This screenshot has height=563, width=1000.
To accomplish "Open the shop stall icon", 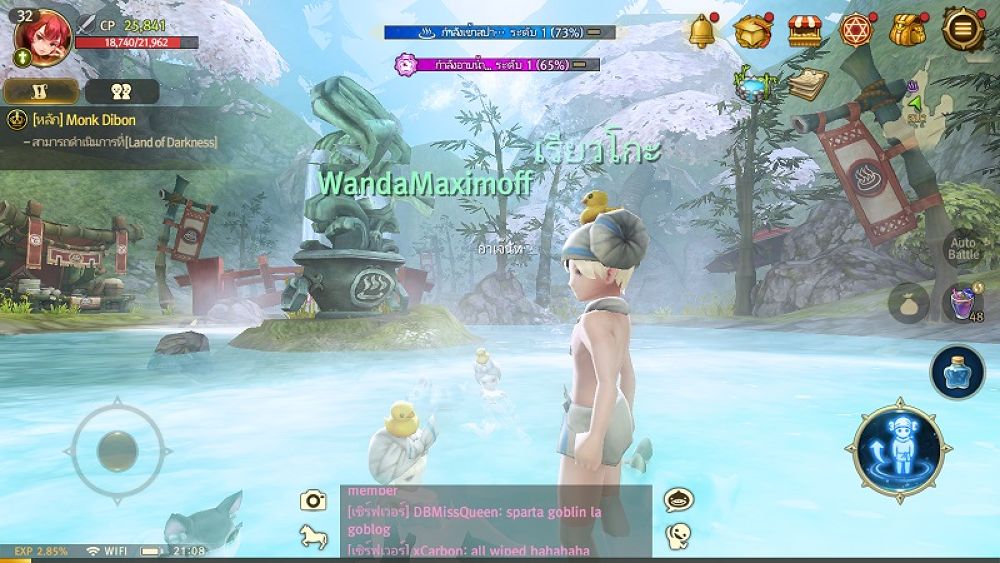I will click(803, 31).
